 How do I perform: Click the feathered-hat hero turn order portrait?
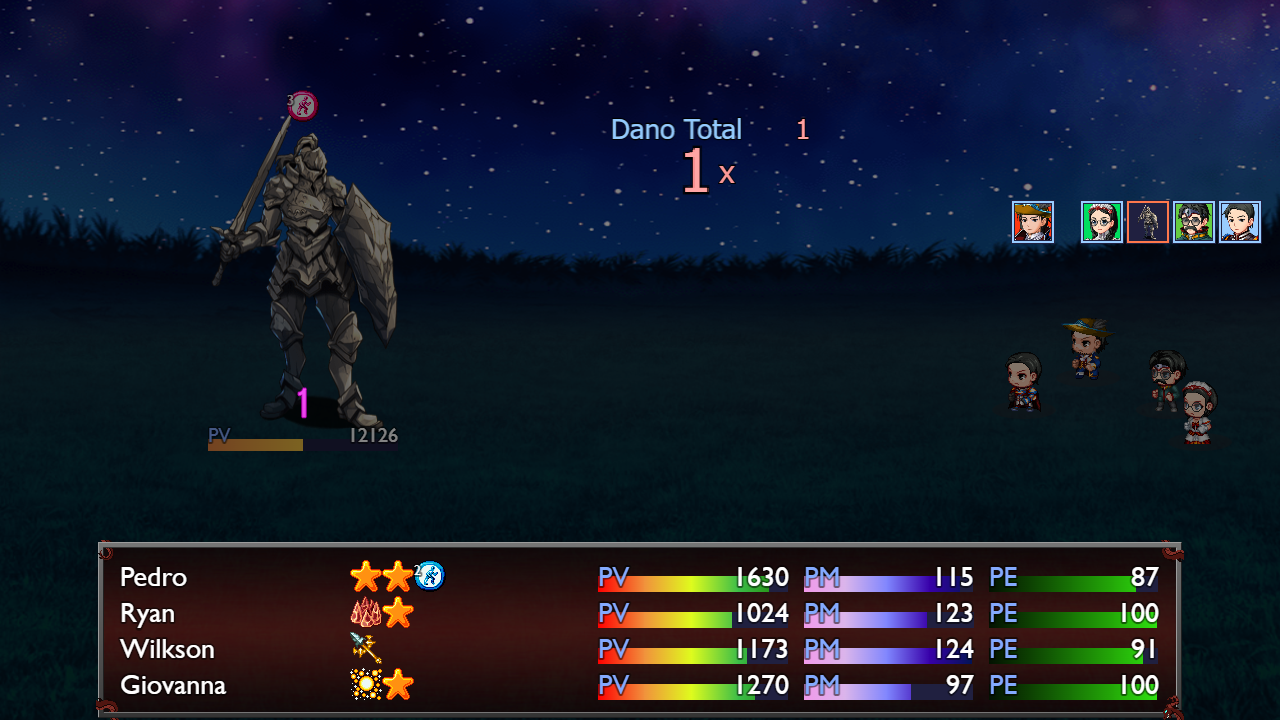1032,222
